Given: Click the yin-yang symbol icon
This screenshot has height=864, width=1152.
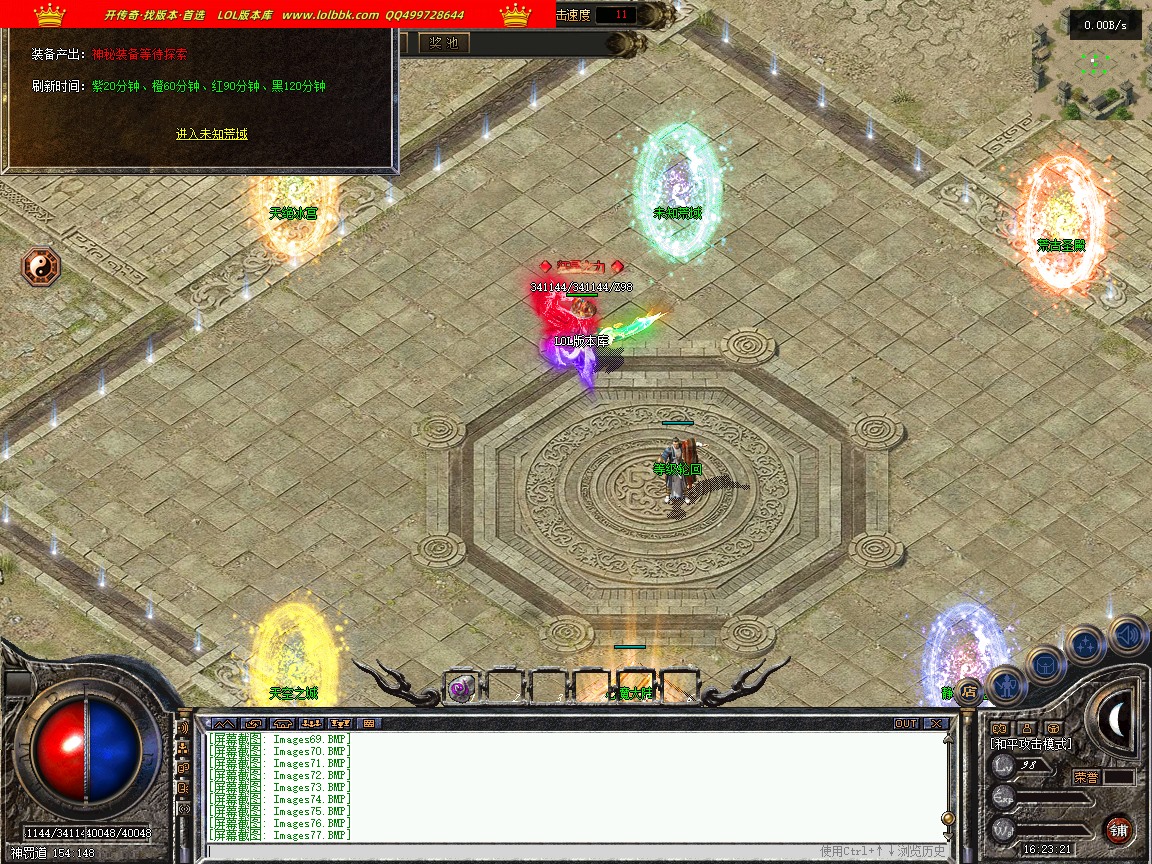Looking at the screenshot, I should 41,268.
